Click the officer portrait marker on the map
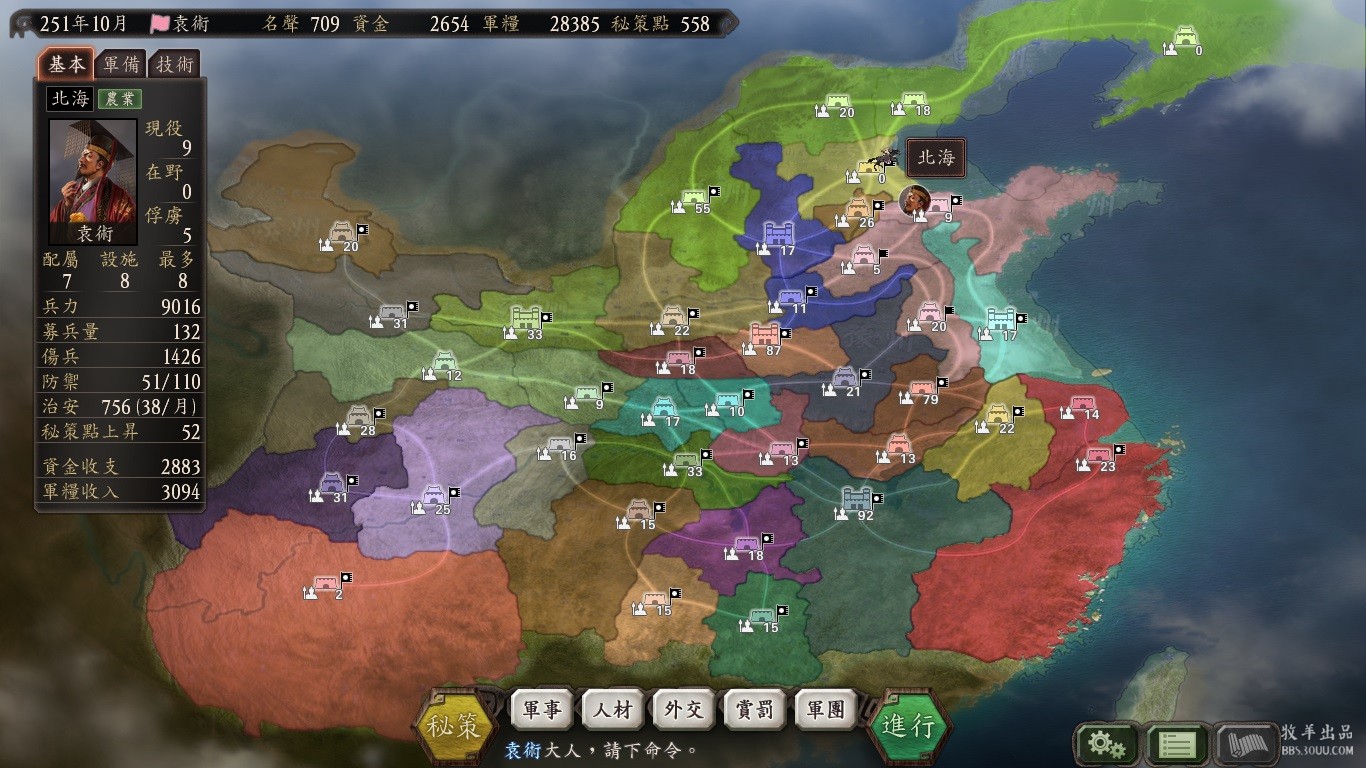 (x=914, y=200)
